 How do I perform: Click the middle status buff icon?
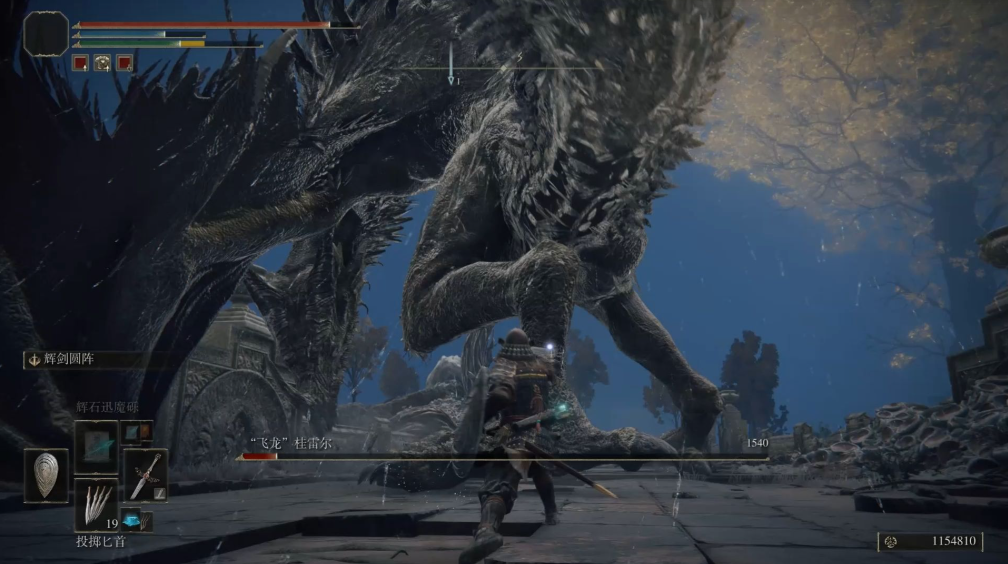[x=102, y=63]
